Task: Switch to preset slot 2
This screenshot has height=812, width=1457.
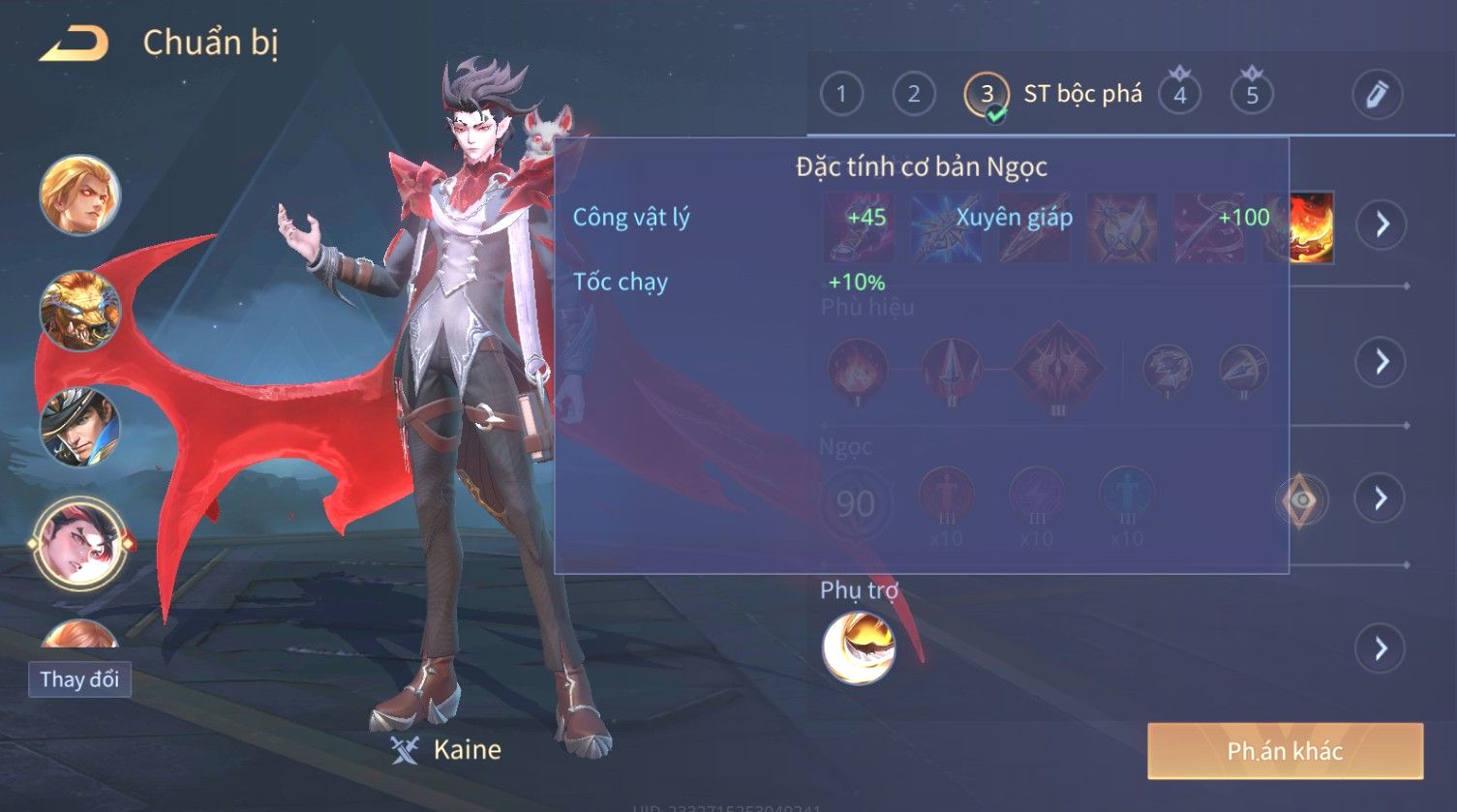Action: click(913, 94)
